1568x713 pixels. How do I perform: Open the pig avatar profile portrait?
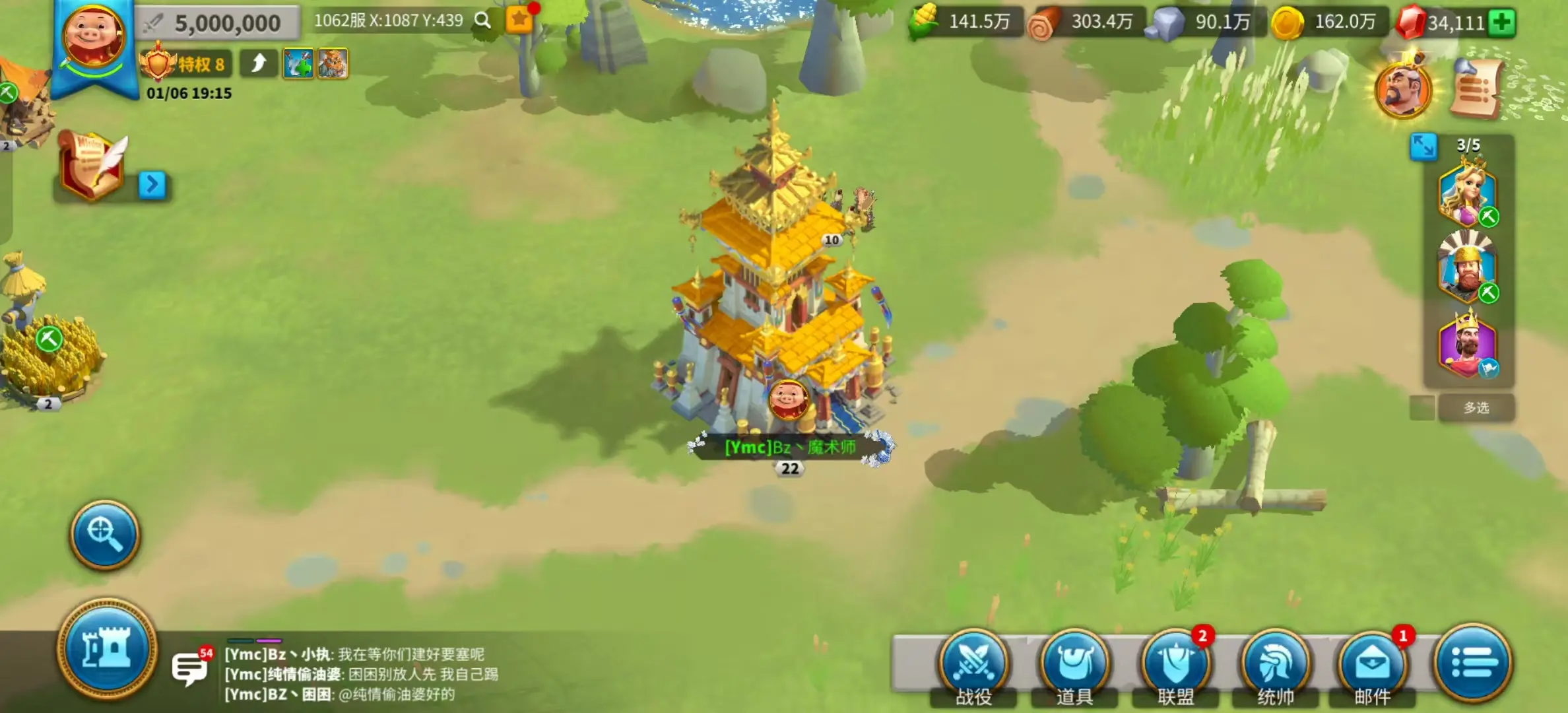pyautogui.click(x=94, y=32)
